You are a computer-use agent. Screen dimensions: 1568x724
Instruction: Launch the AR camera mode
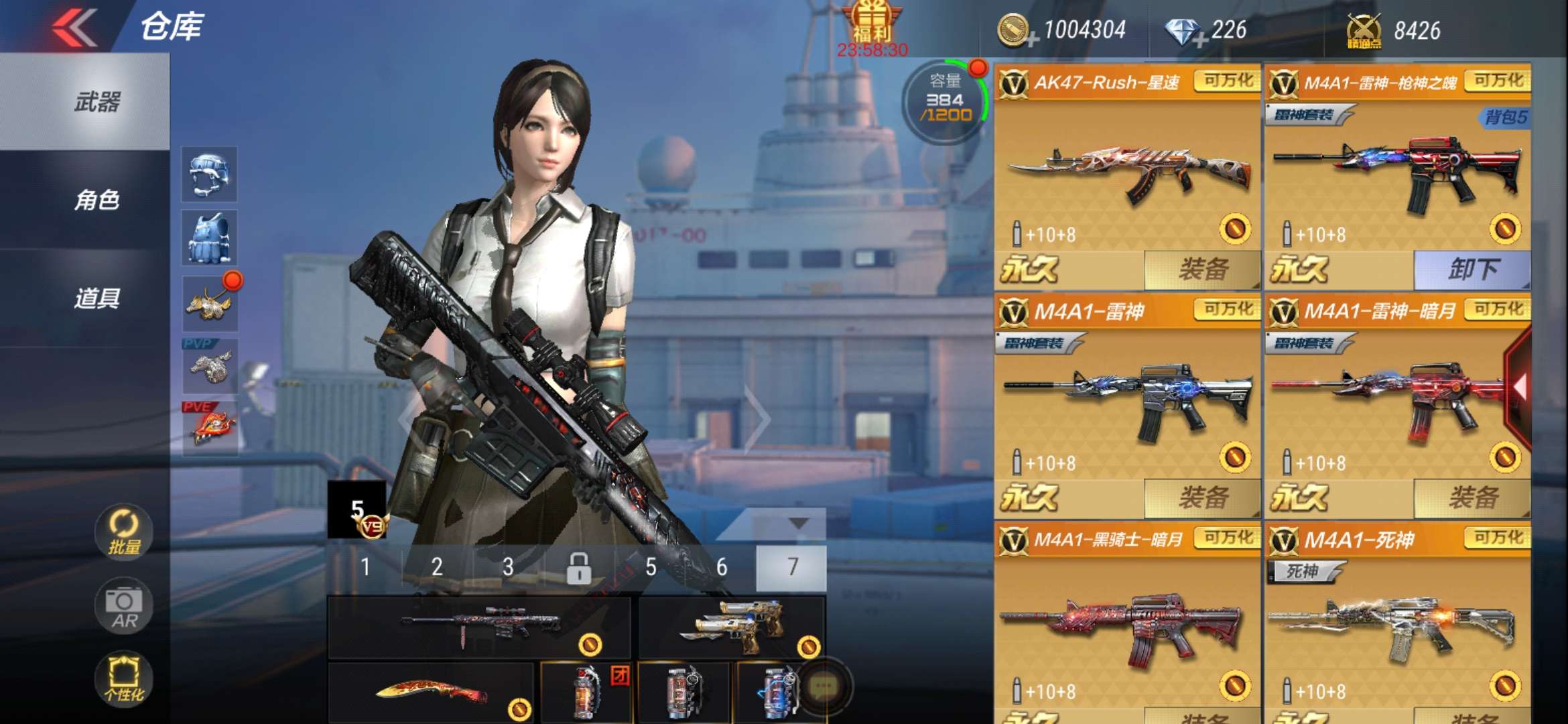(x=124, y=607)
